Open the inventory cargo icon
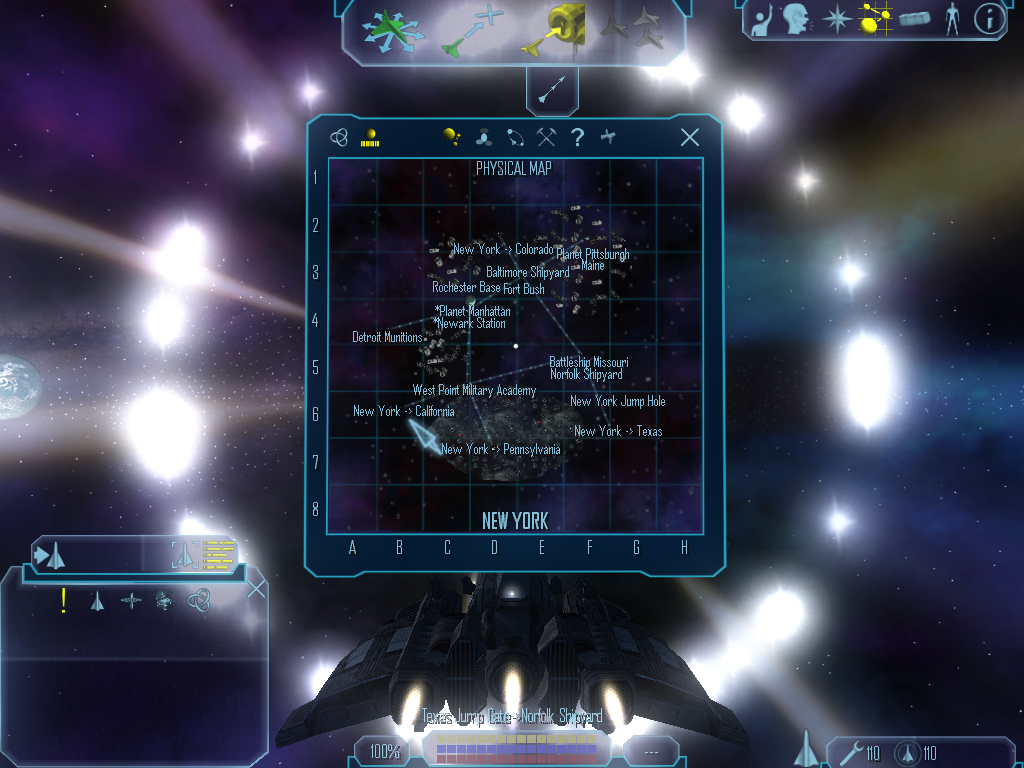 click(915, 19)
